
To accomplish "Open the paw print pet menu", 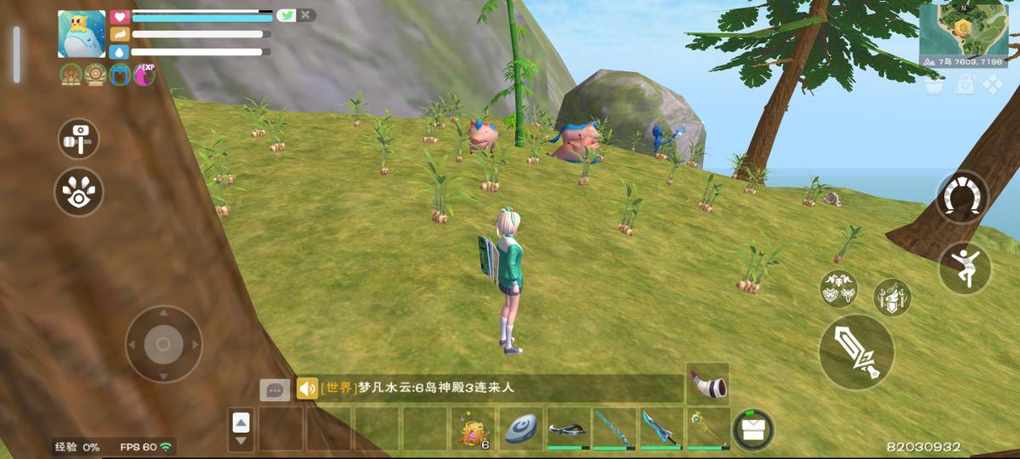I will pos(78,192).
